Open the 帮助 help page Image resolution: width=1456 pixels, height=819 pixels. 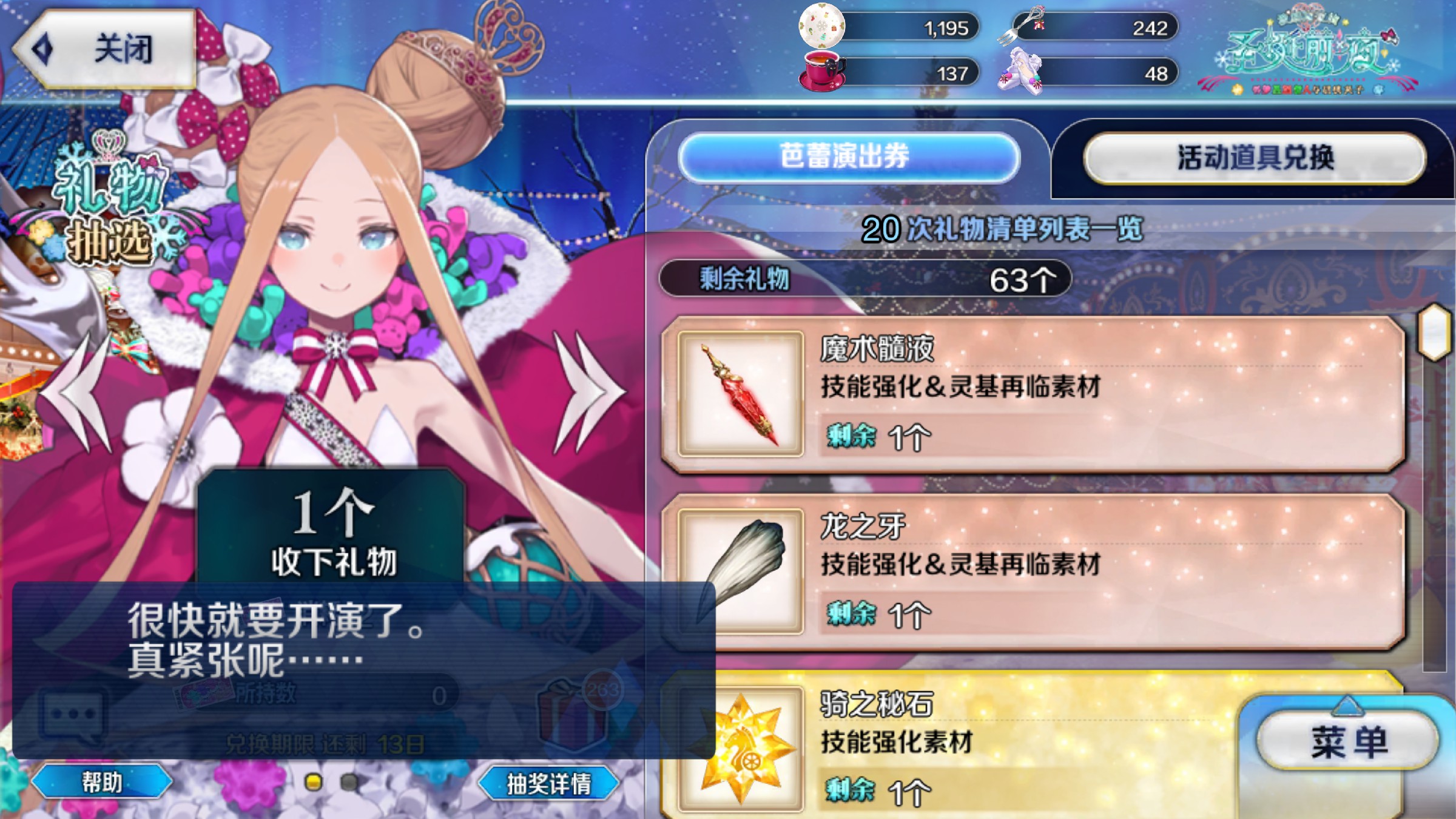(102, 782)
